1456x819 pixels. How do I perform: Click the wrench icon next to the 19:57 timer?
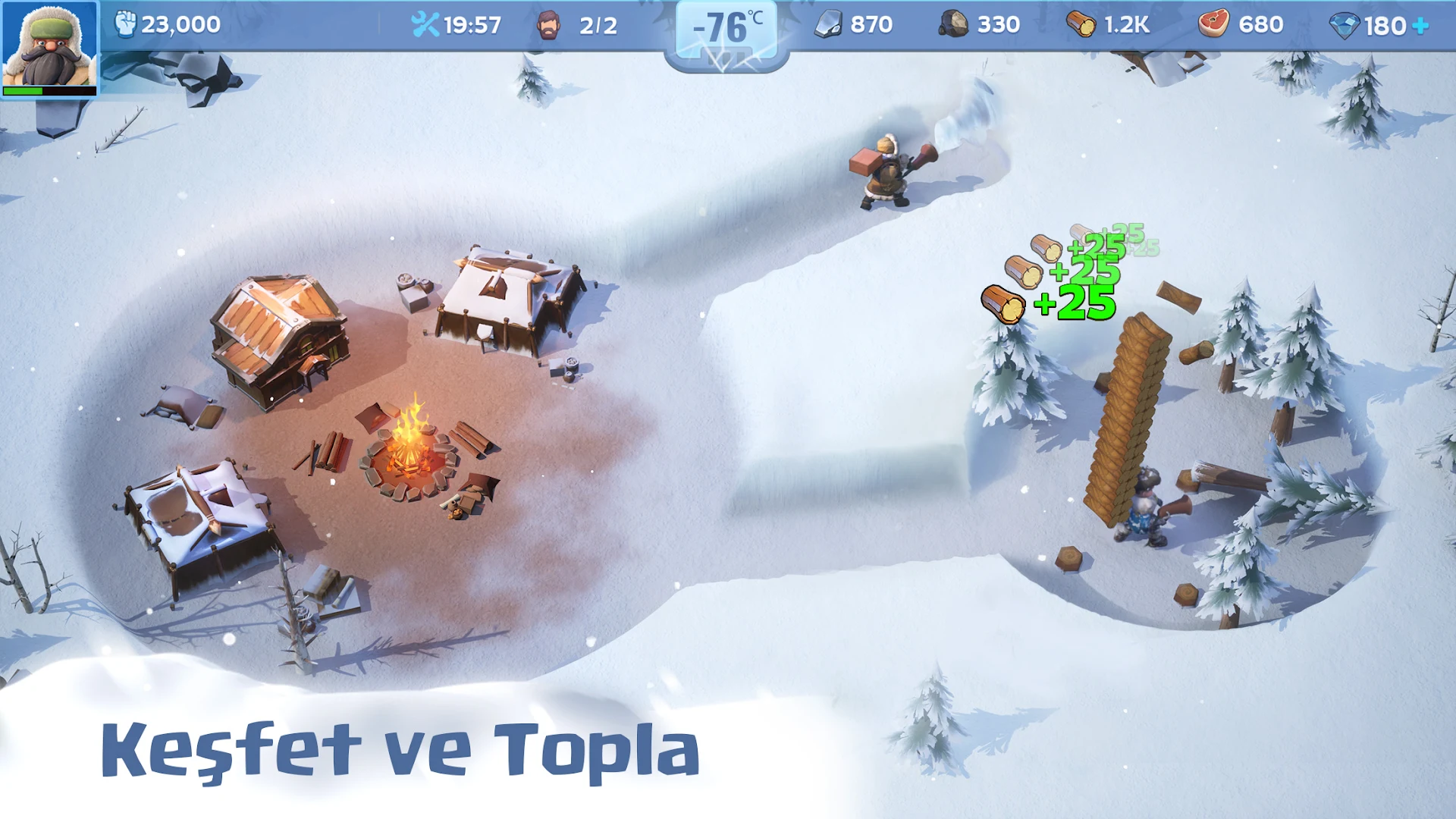coord(427,24)
